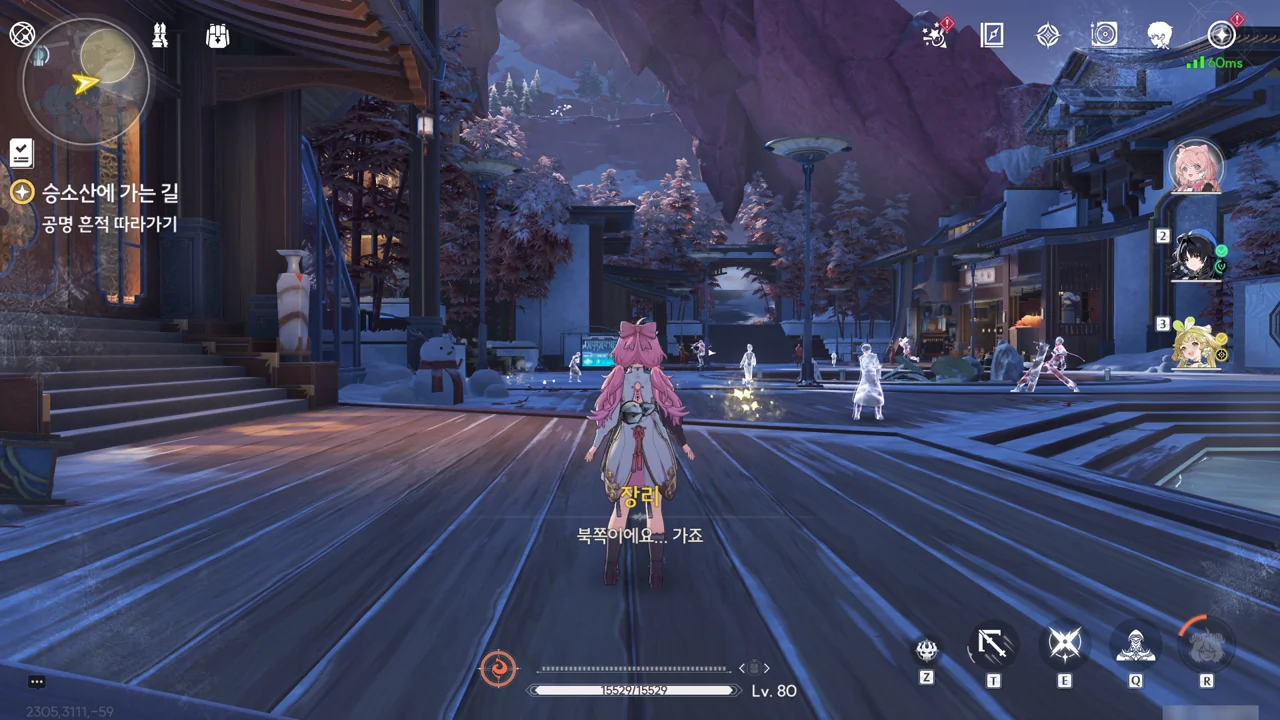This screenshot has height=720, width=1280.
Task: Select the pink-haired character portrait
Action: point(1195,166)
